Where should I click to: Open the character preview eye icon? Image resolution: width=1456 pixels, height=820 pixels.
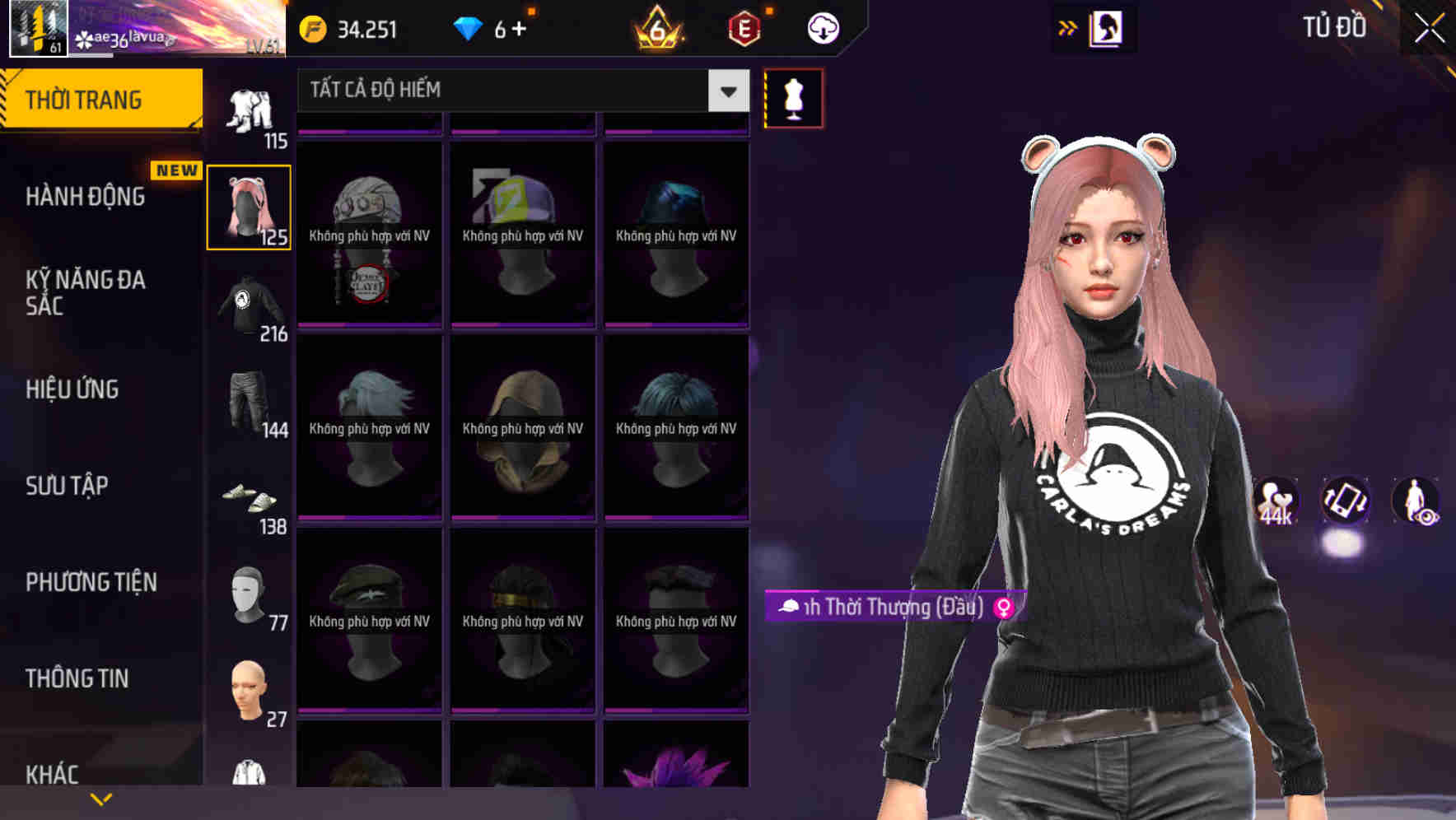(1415, 501)
